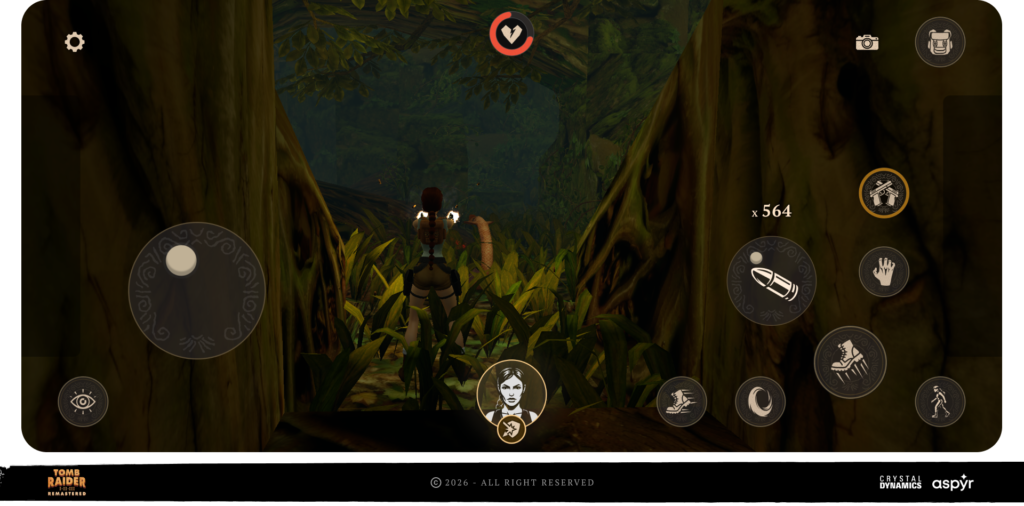Tap the camera photo mode icon
This screenshot has height=506, width=1024.
click(x=867, y=43)
